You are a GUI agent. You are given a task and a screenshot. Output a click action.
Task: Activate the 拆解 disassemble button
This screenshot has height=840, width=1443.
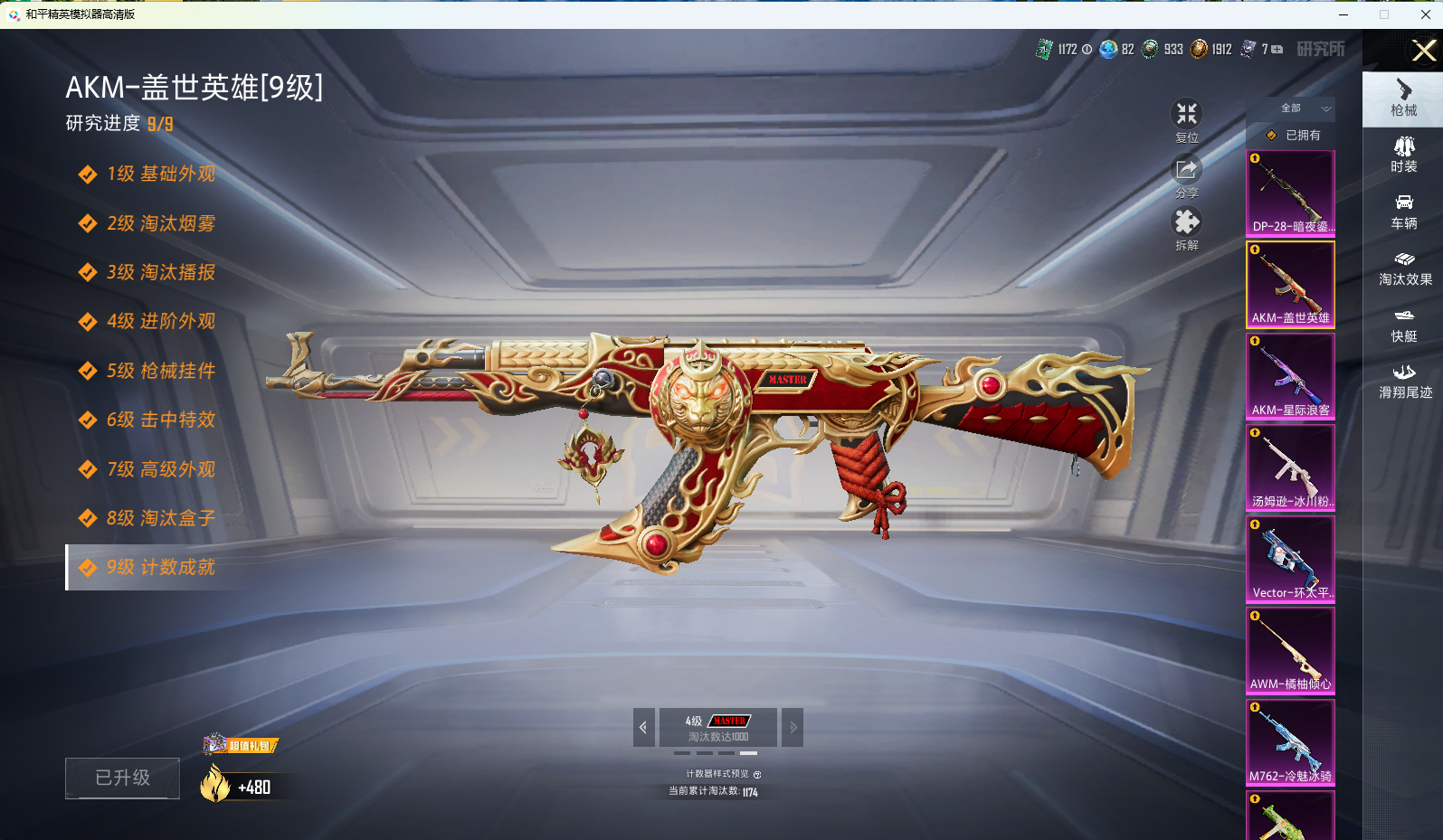pos(1186,228)
